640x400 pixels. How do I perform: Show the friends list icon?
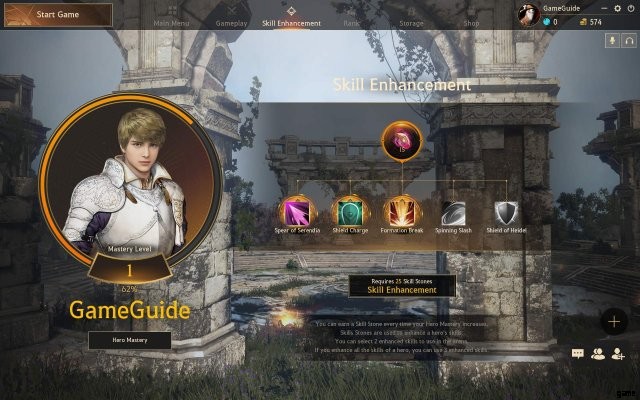[598, 353]
